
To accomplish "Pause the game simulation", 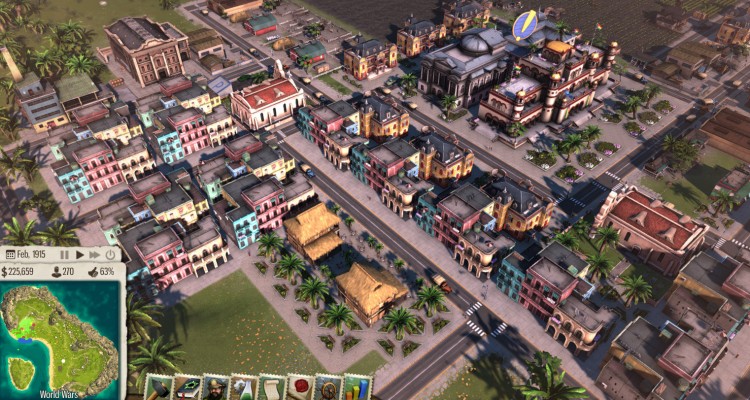I will coord(65,255).
